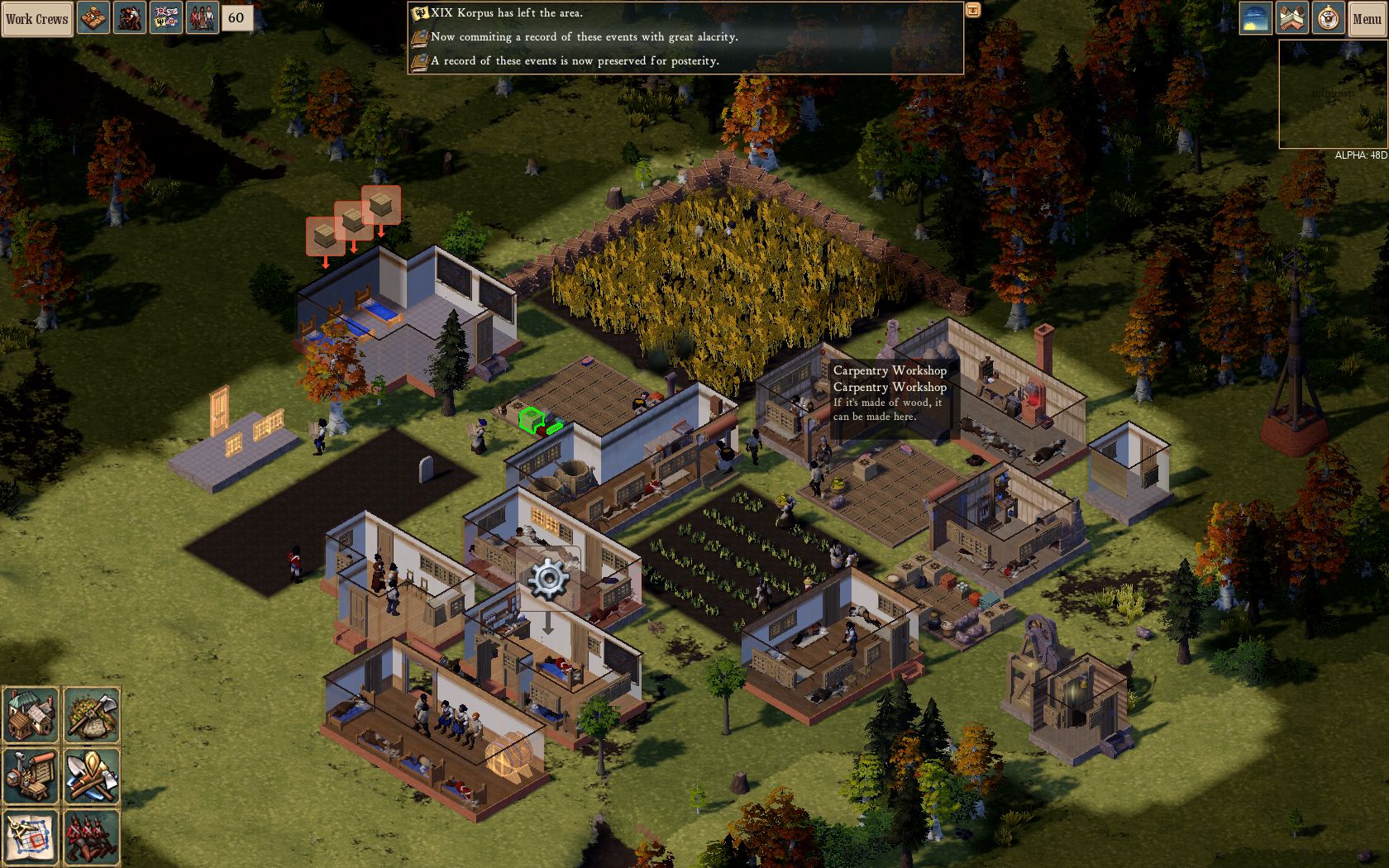This screenshot has width=1389, height=868.
Task: Open the colonist population icon
Action: [x=202, y=18]
